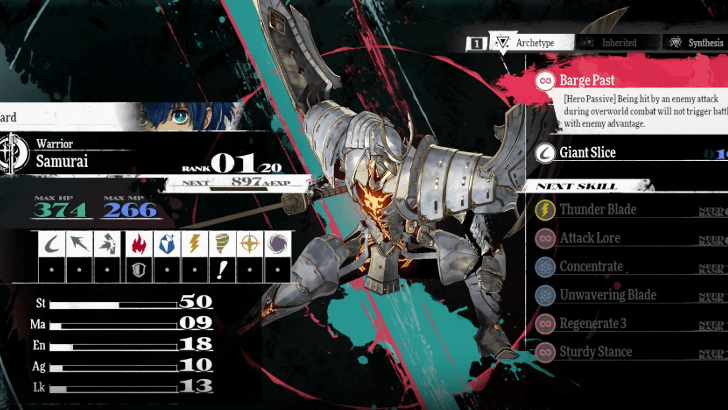Switch to the Synthesis tab
This screenshot has height=410, width=728.
click(x=699, y=43)
